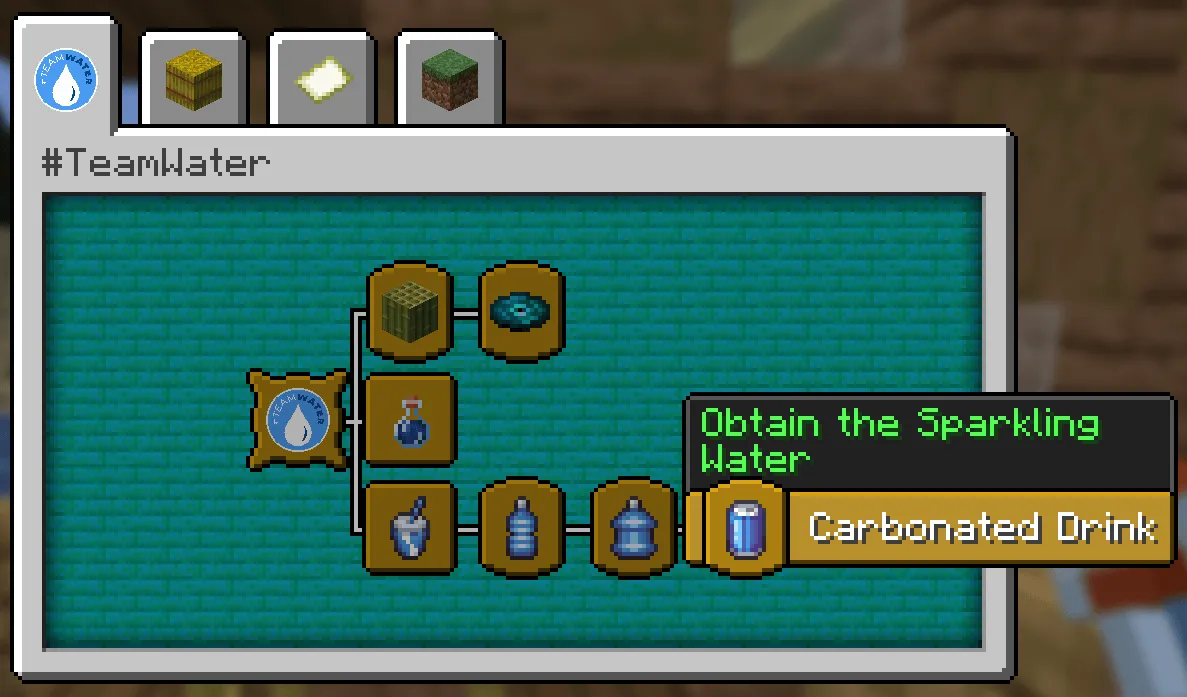This screenshot has height=697, width=1187.
Task: Select the teal music disc advancement
Action: point(521,312)
